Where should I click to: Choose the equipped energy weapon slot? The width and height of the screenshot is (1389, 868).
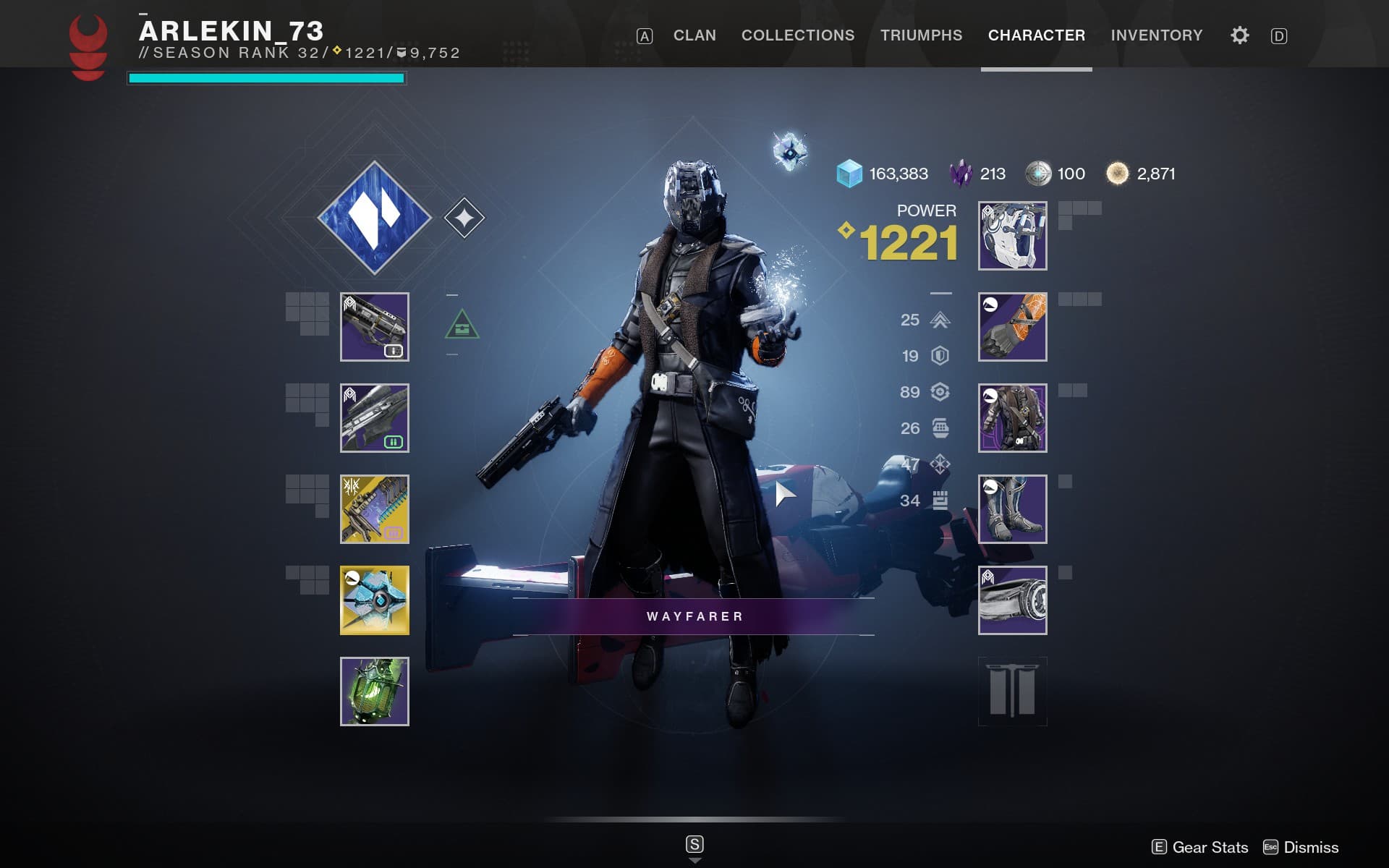374,418
